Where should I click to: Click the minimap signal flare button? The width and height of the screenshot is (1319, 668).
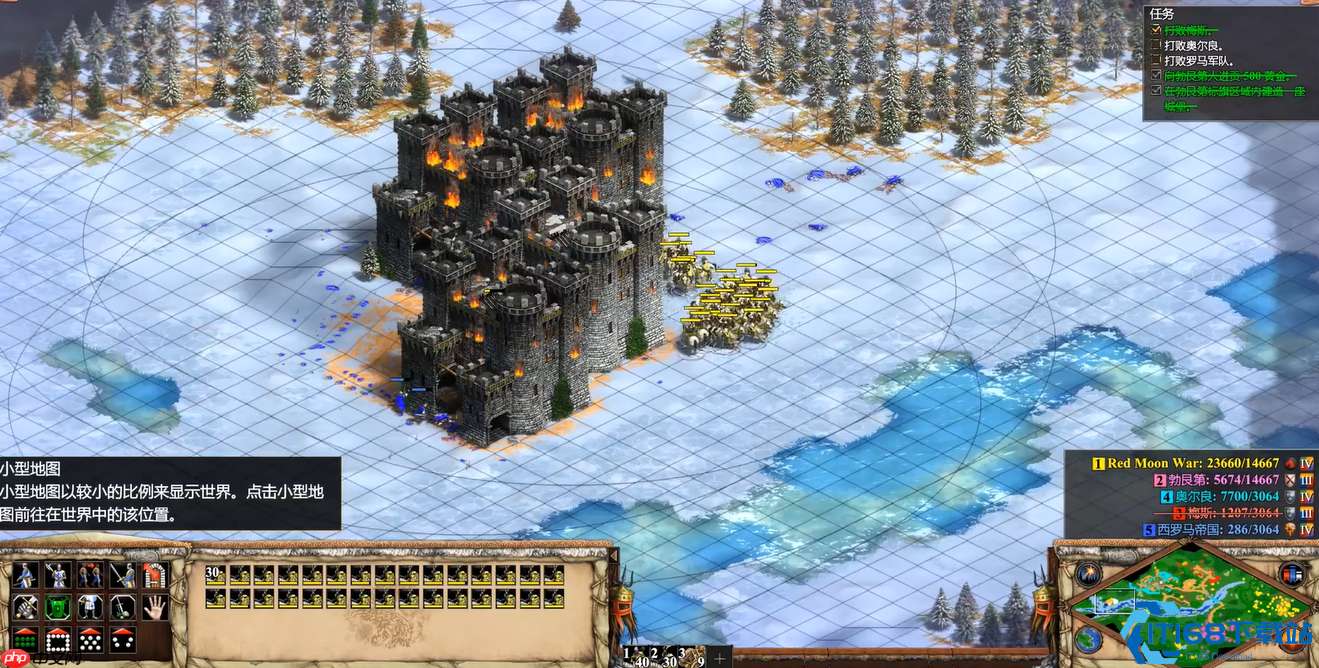point(1088,574)
